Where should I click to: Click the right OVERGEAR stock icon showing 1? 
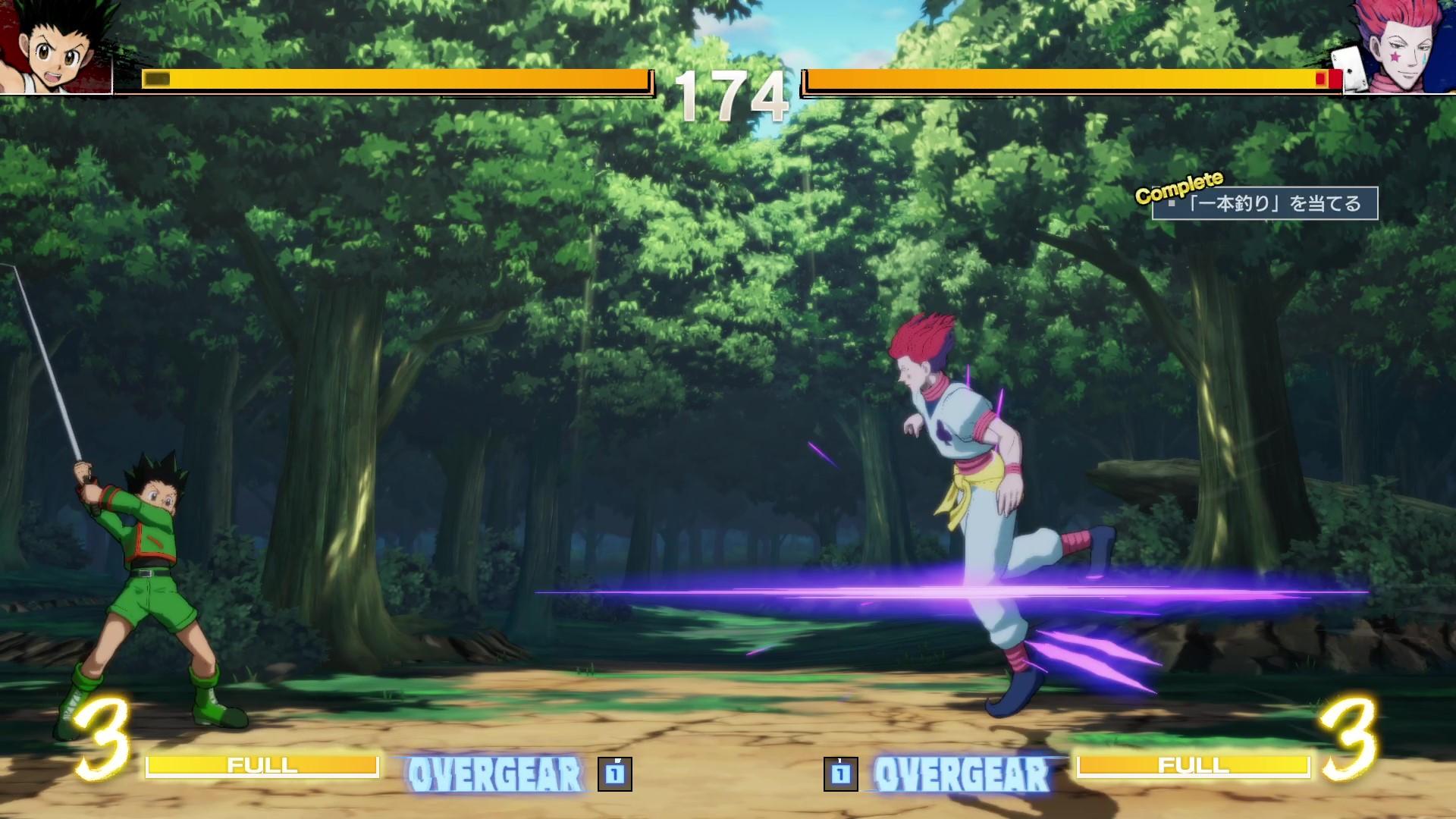point(843,776)
